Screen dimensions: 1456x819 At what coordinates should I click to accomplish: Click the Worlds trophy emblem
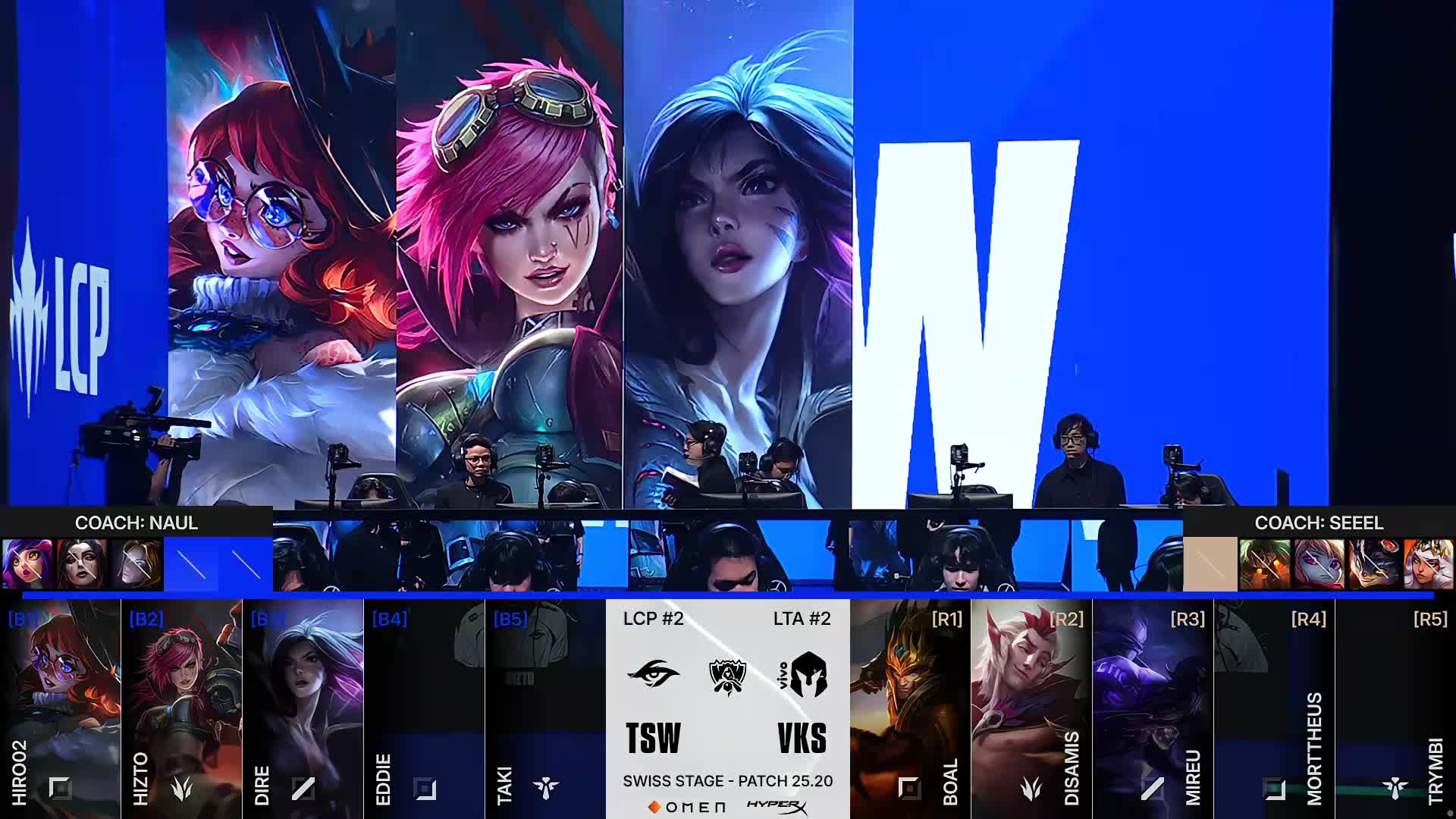click(x=727, y=675)
